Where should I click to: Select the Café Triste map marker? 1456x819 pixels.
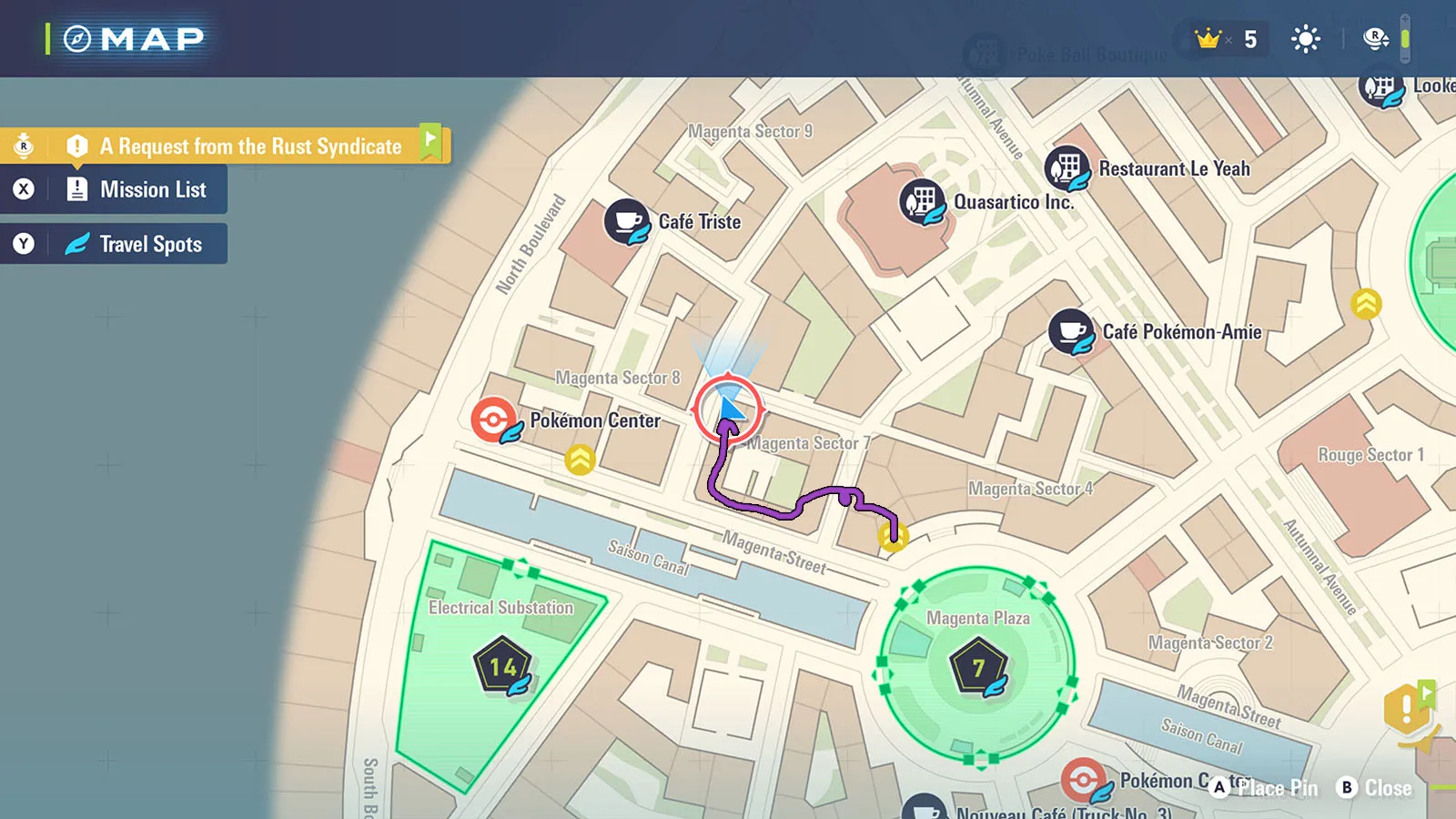(627, 222)
